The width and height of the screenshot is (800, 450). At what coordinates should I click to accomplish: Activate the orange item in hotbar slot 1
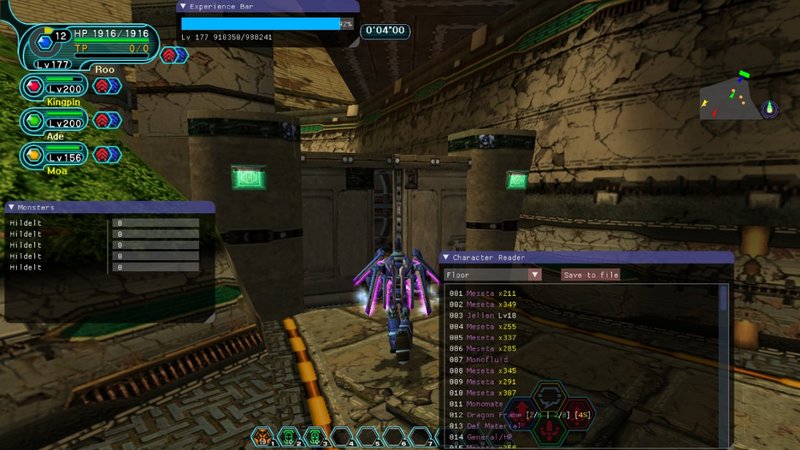click(263, 436)
